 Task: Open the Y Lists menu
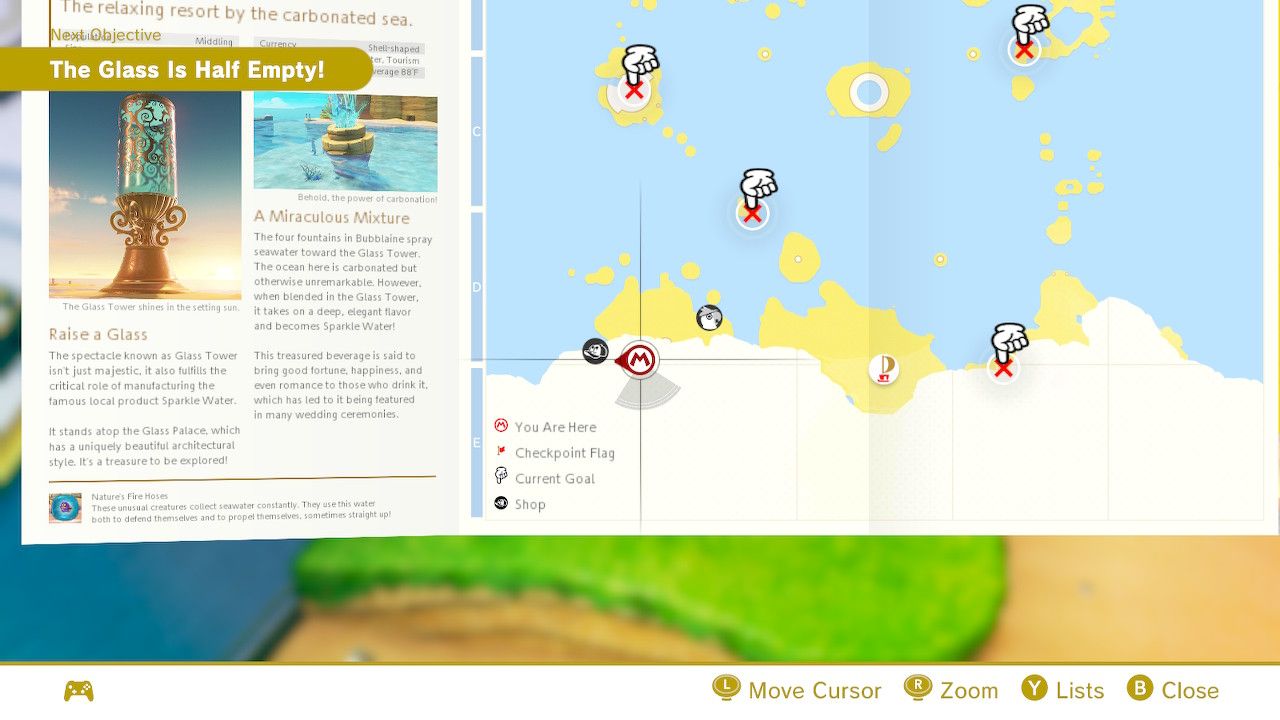point(1062,690)
